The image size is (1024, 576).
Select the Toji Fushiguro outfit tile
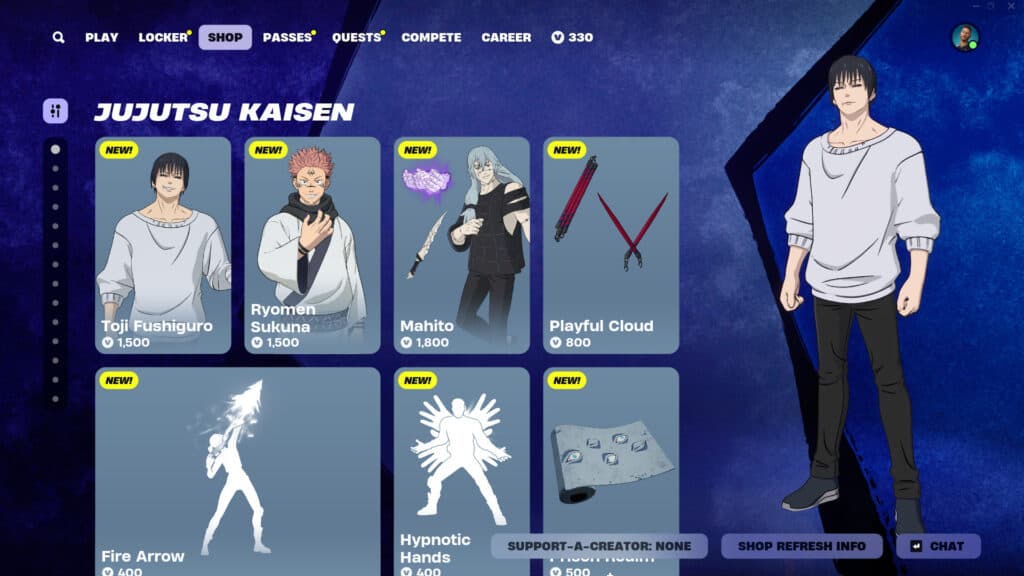tap(163, 245)
